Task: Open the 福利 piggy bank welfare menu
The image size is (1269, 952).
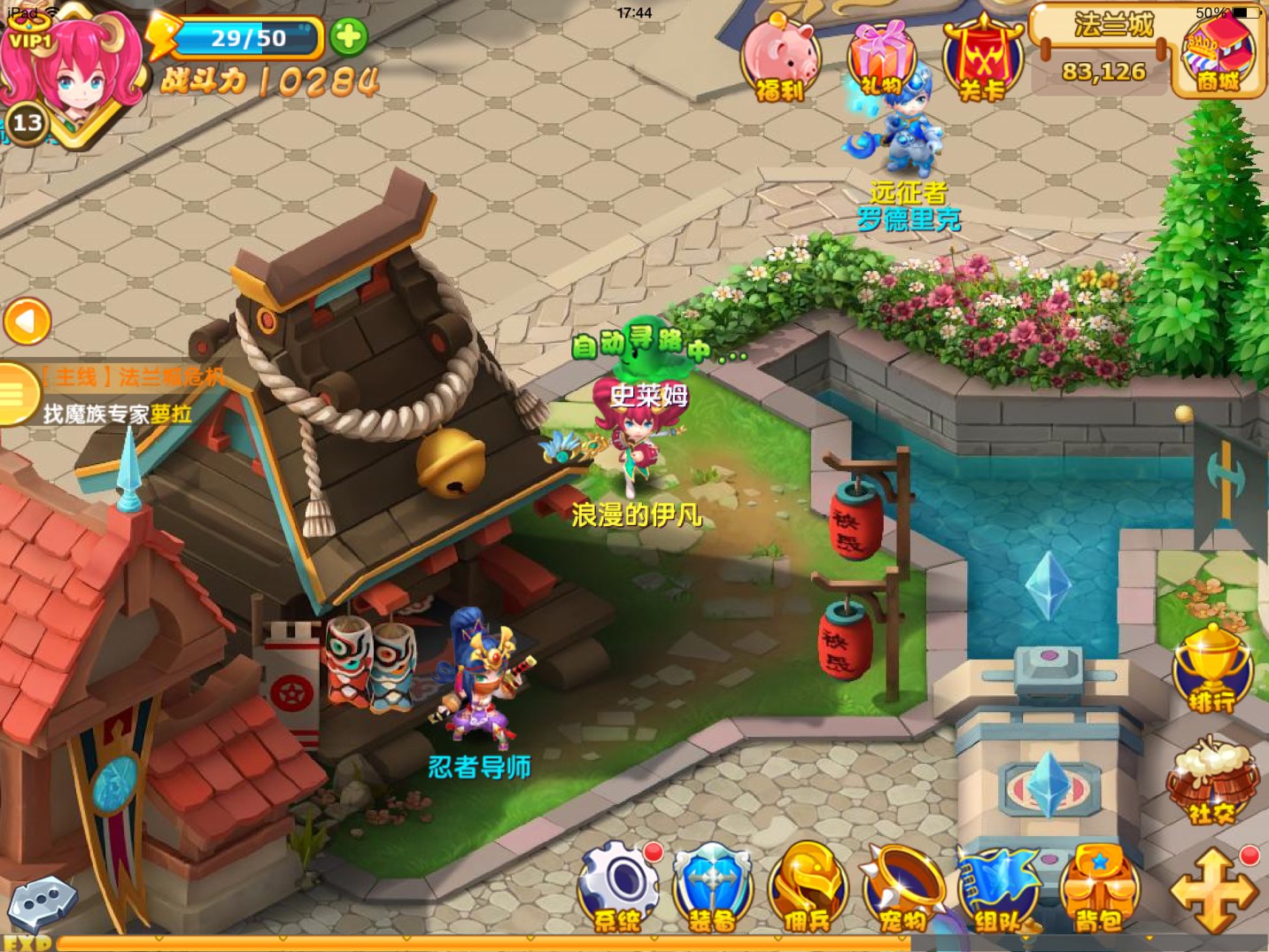Action: point(780,60)
